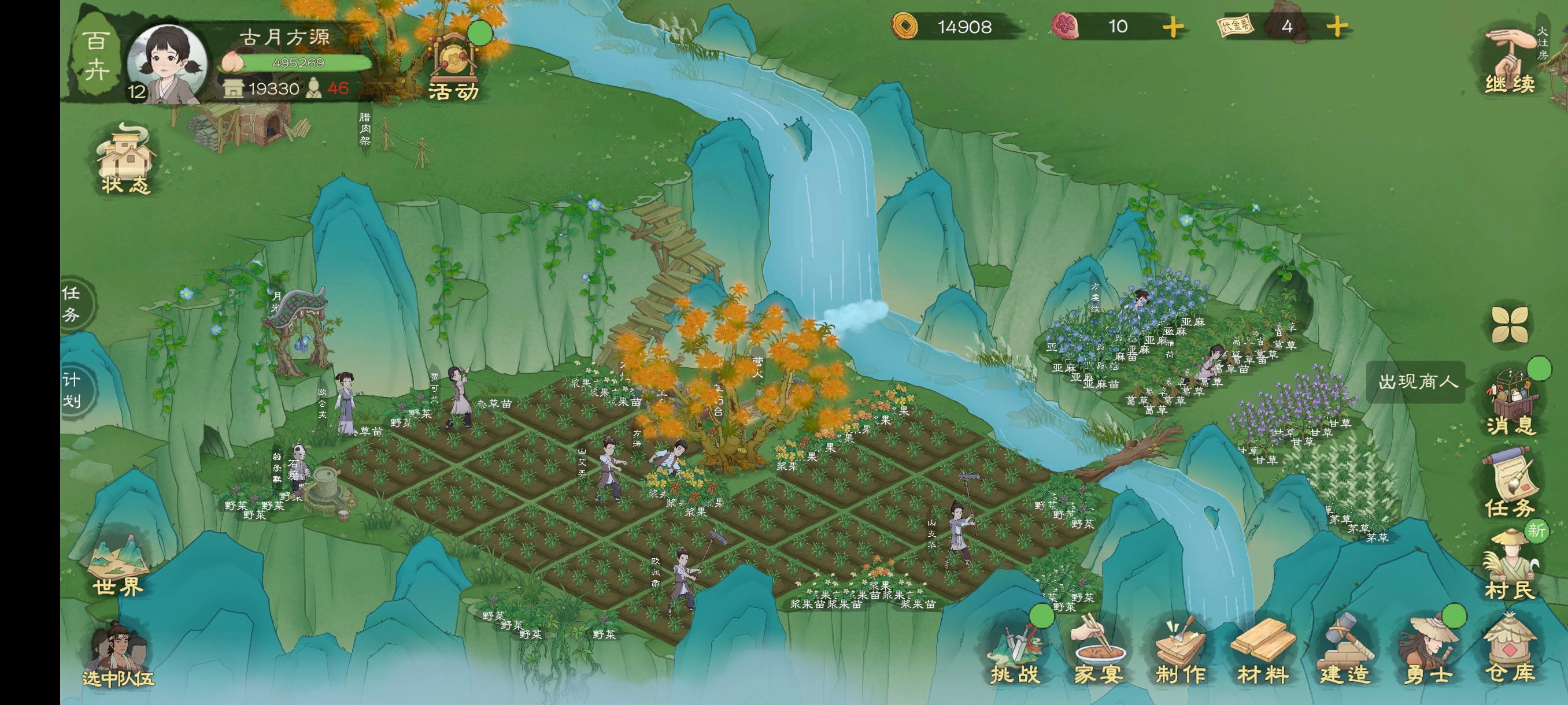Open the 材料 materials menu

point(1262,651)
